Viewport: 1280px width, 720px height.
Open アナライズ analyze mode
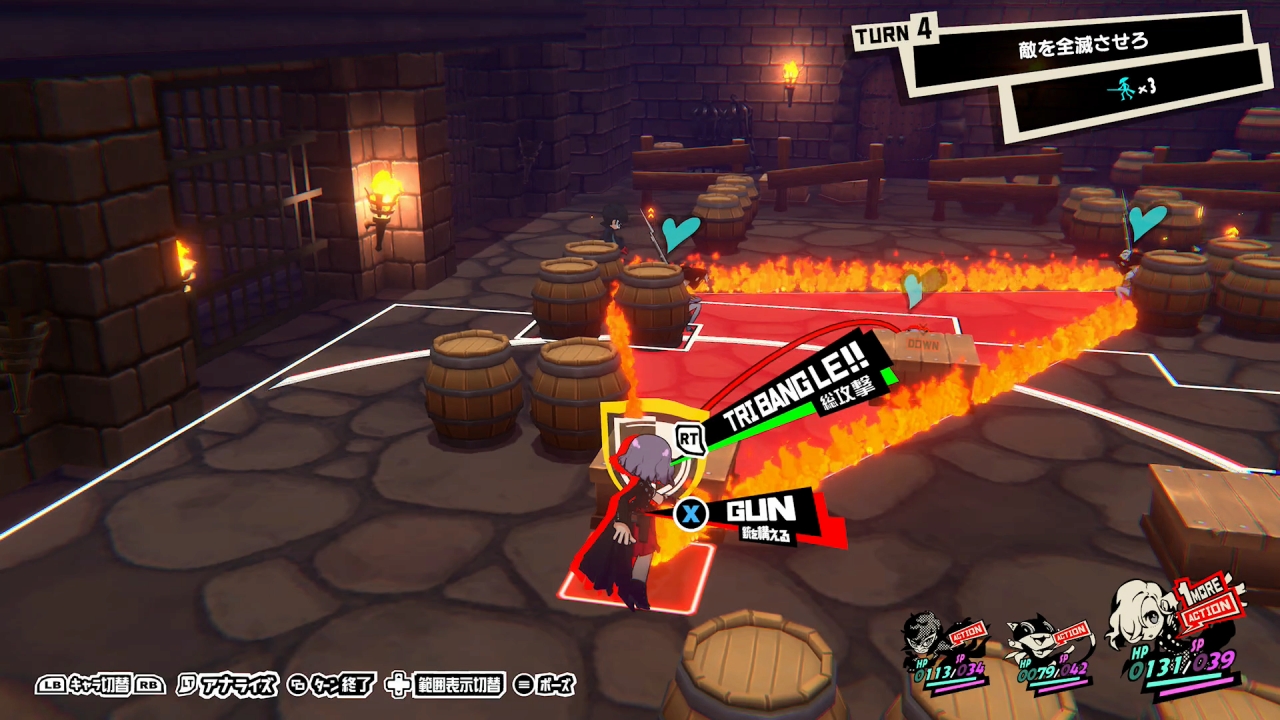coord(234,685)
